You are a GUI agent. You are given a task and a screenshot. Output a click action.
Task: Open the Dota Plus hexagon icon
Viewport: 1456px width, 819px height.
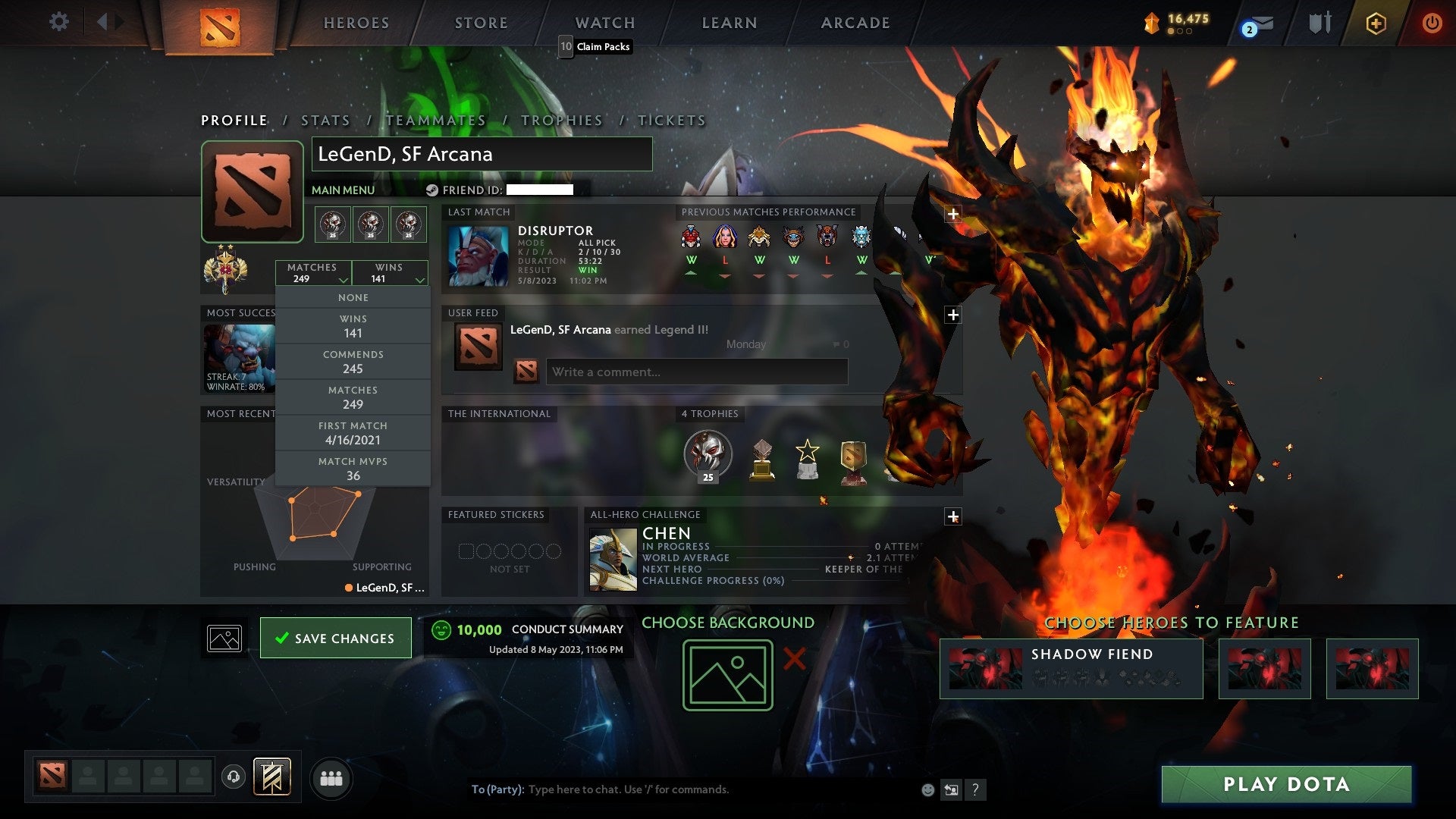(1376, 23)
